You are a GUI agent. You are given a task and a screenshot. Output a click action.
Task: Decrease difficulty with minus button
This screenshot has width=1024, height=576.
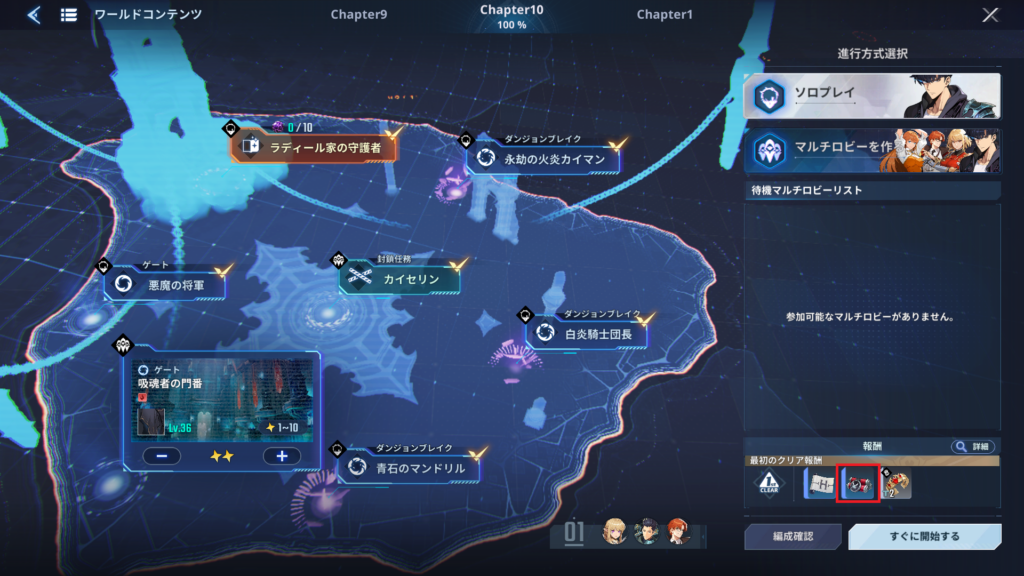point(161,456)
